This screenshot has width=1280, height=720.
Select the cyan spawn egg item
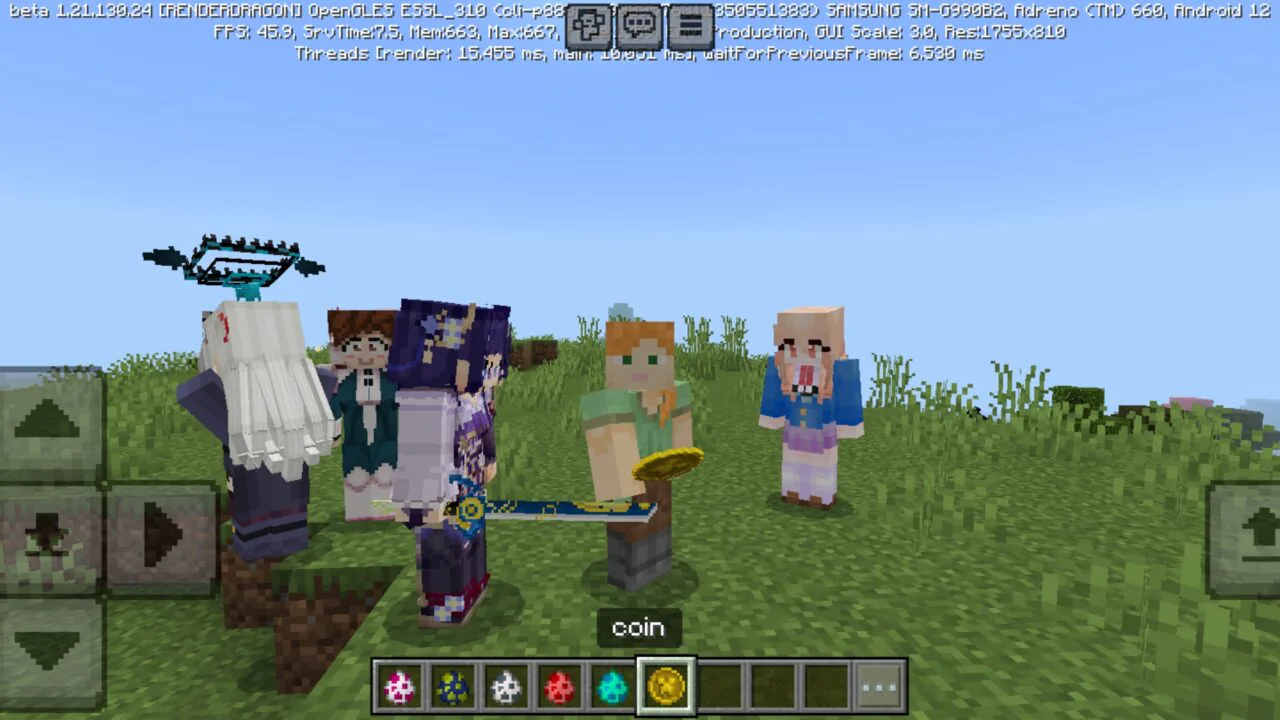[x=613, y=685]
